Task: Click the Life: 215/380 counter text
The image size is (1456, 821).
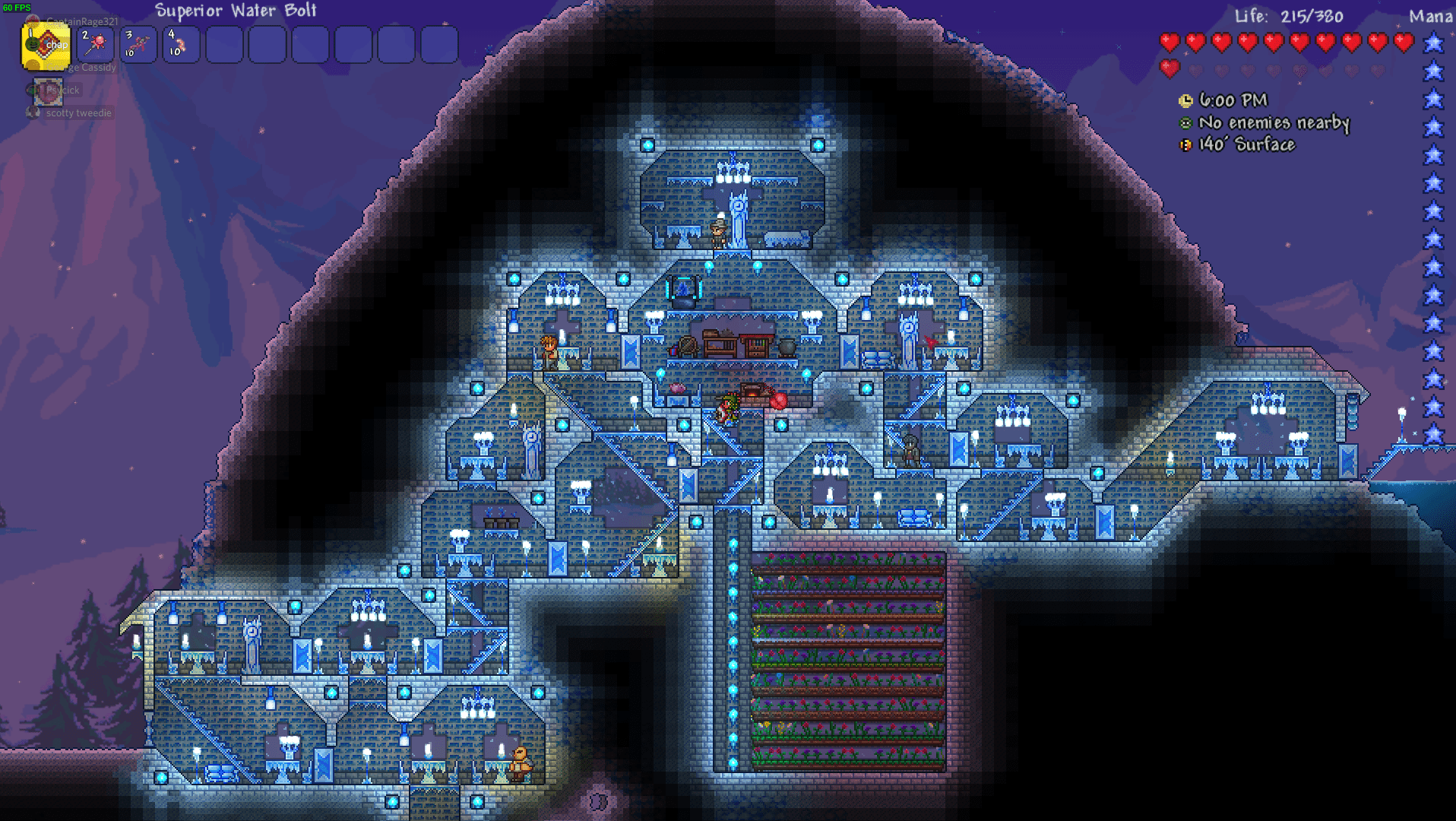Action: coord(1288,16)
